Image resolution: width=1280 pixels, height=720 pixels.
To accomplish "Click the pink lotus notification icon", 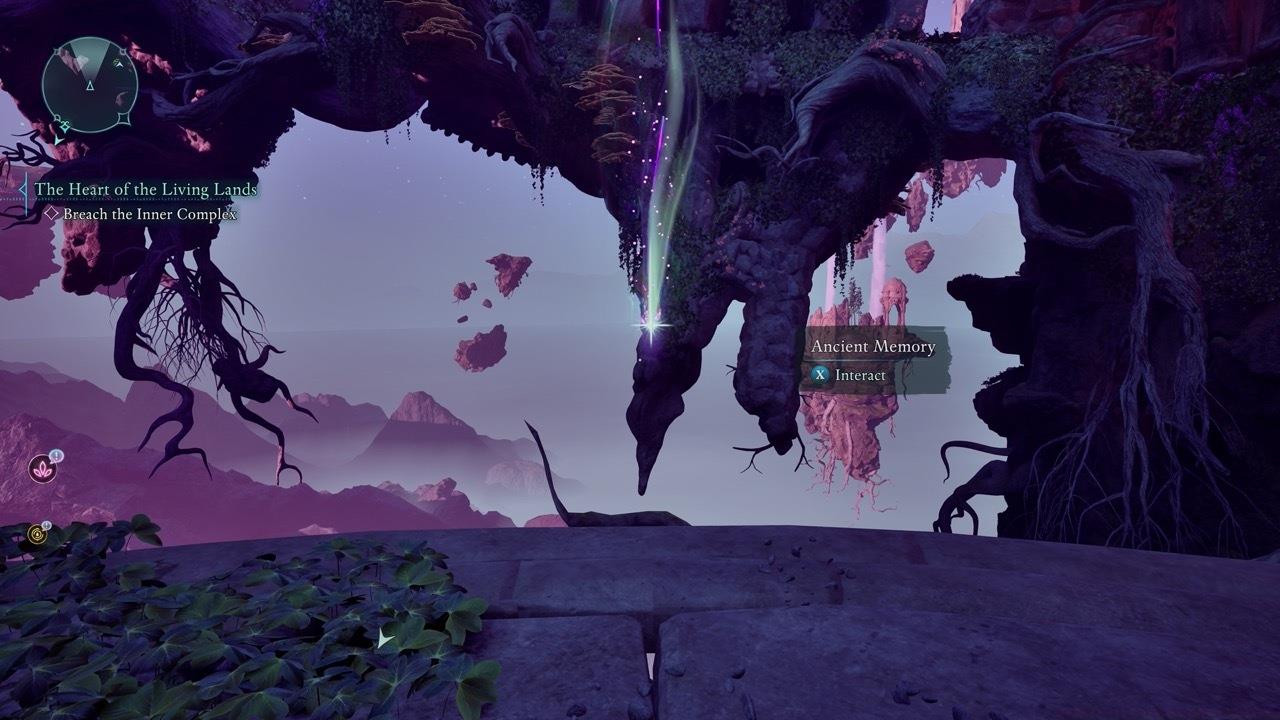I will point(43,467).
